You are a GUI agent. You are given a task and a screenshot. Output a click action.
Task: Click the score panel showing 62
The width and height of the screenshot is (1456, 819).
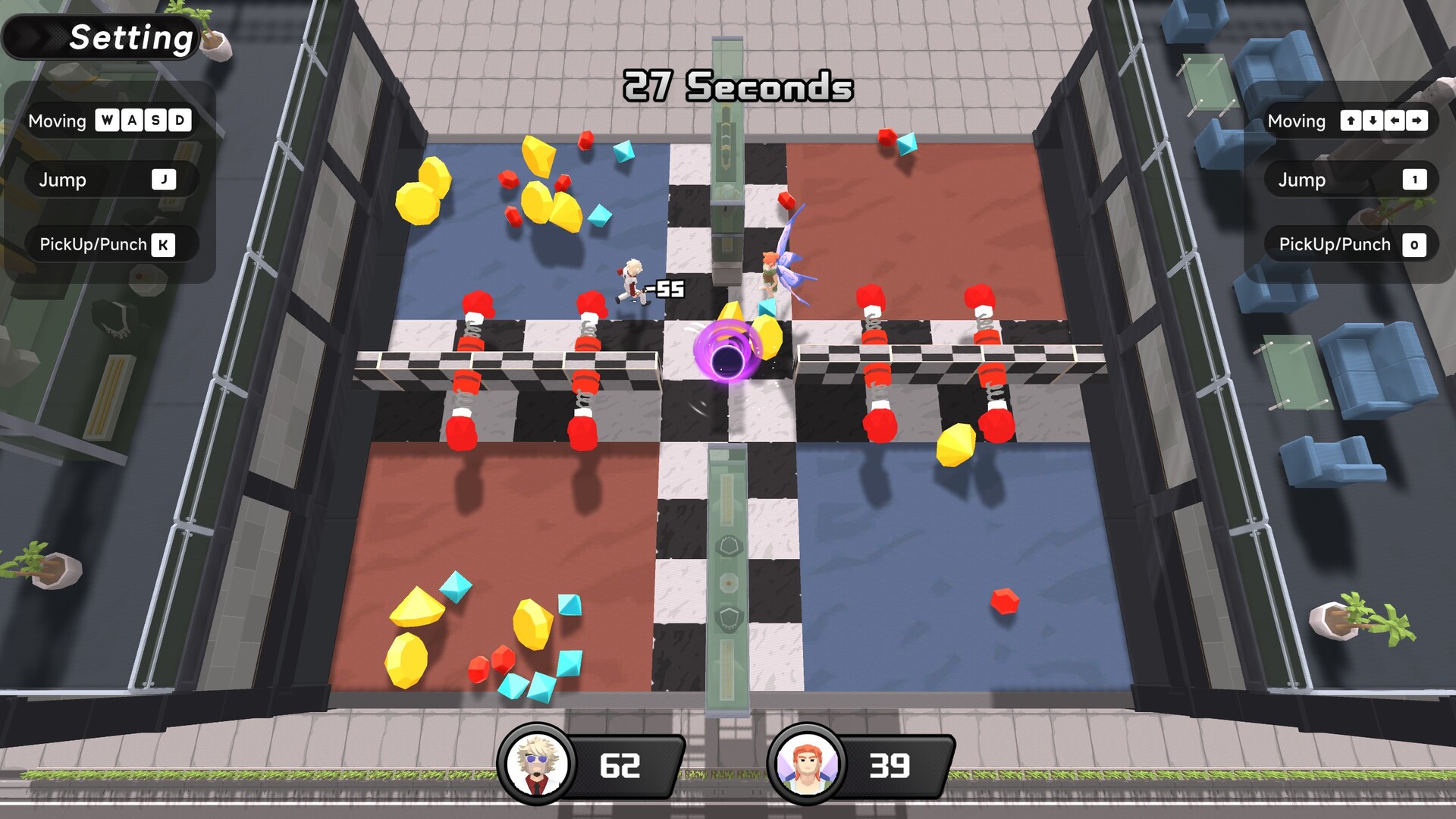(620, 766)
